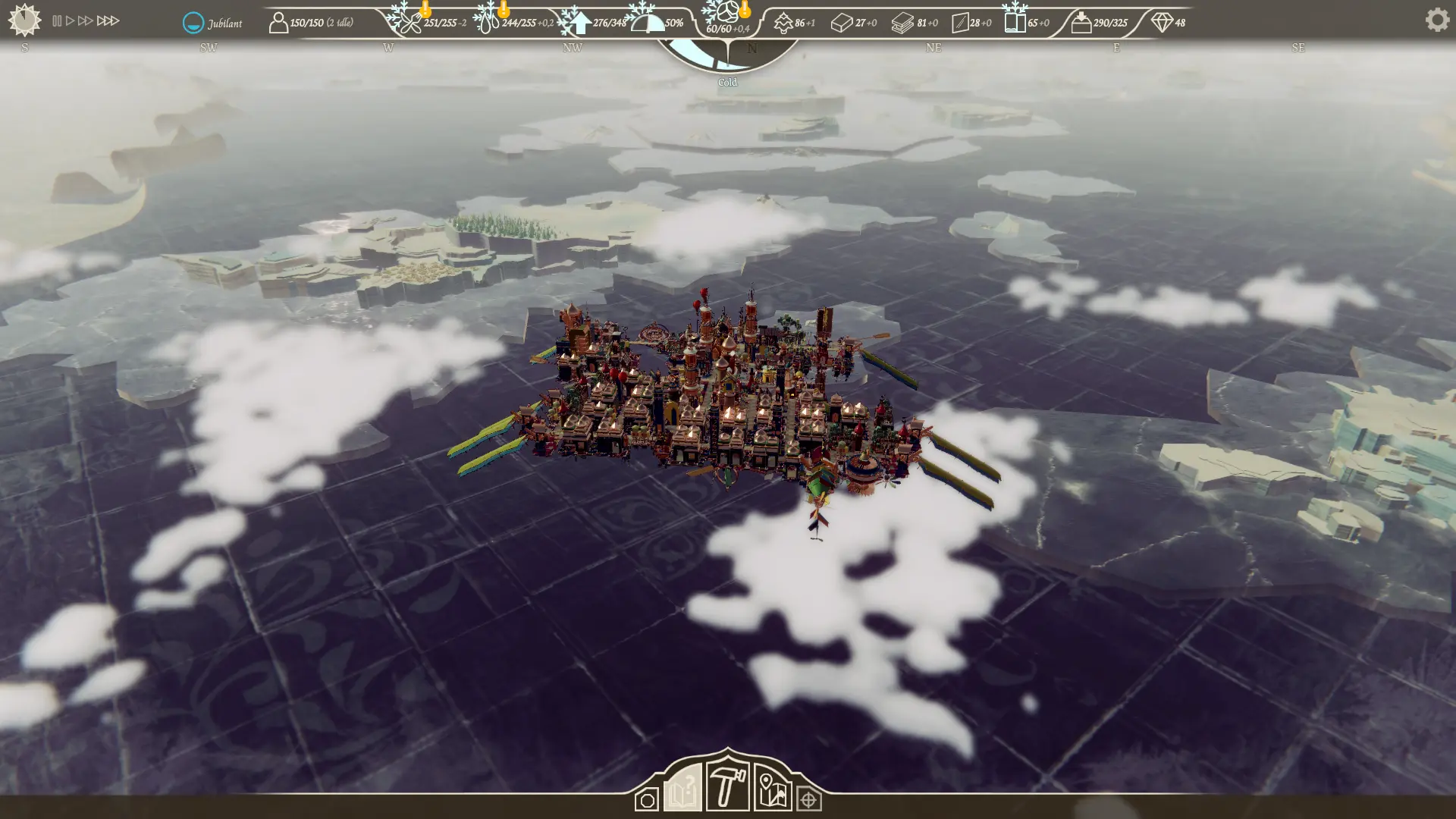Open the hammer build menu

(x=727, y=786)
